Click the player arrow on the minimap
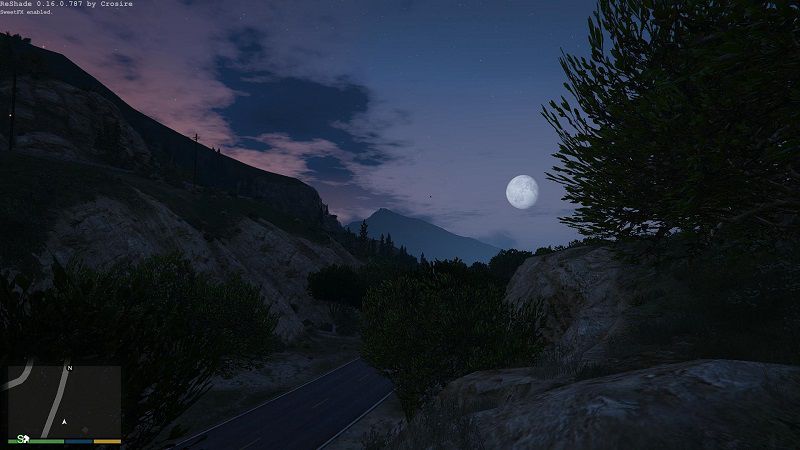800x450 pixels. [x=64, y=421]
